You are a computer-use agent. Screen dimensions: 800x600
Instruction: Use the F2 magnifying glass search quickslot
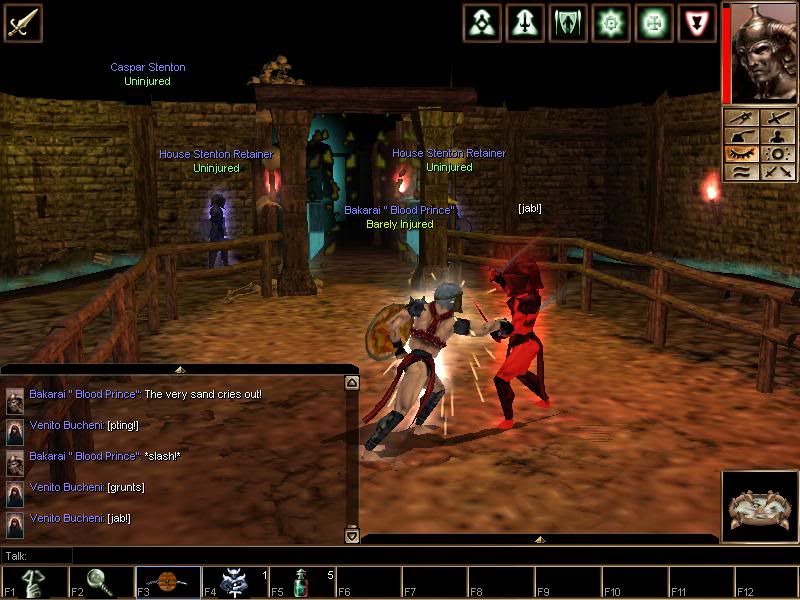[101, 582]
